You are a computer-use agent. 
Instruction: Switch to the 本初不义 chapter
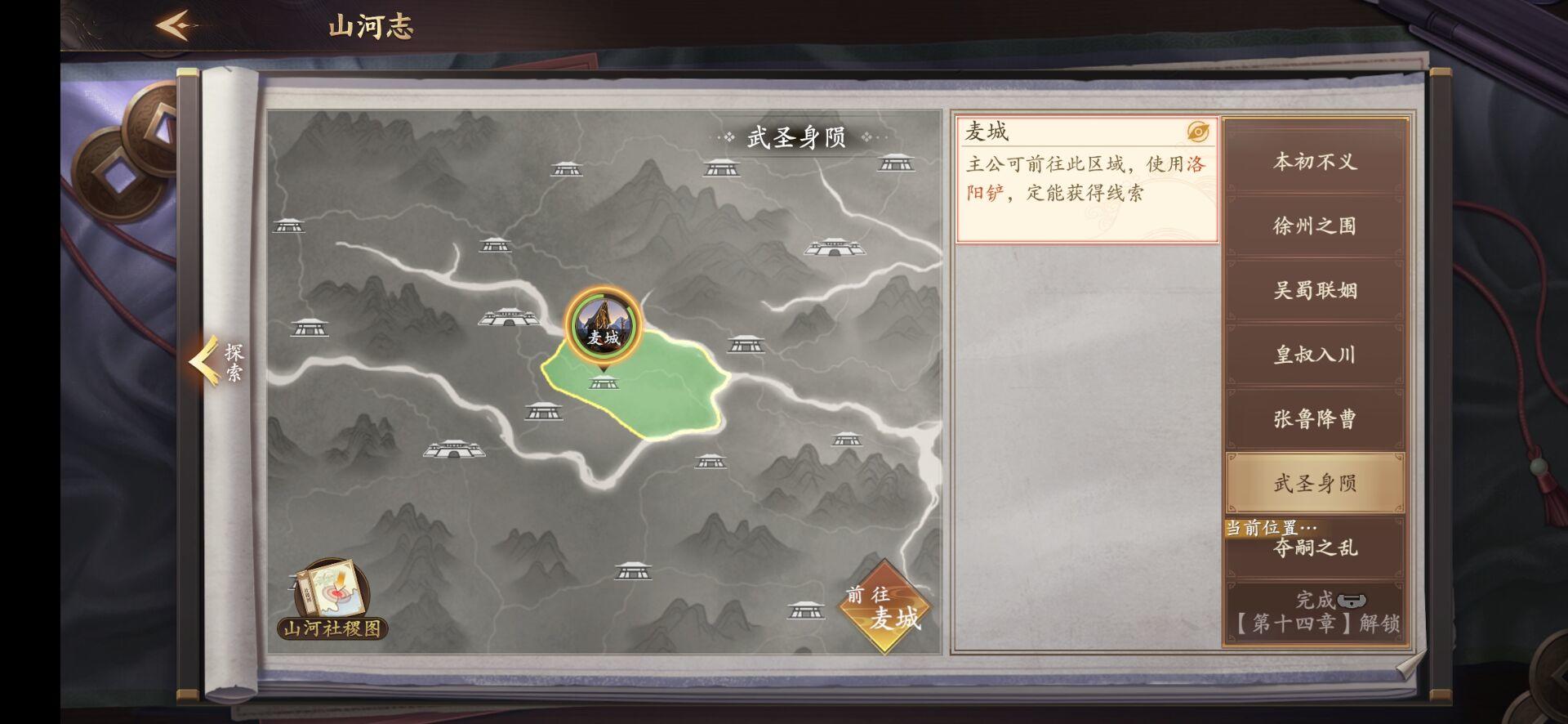click(x=1315, y=162)
